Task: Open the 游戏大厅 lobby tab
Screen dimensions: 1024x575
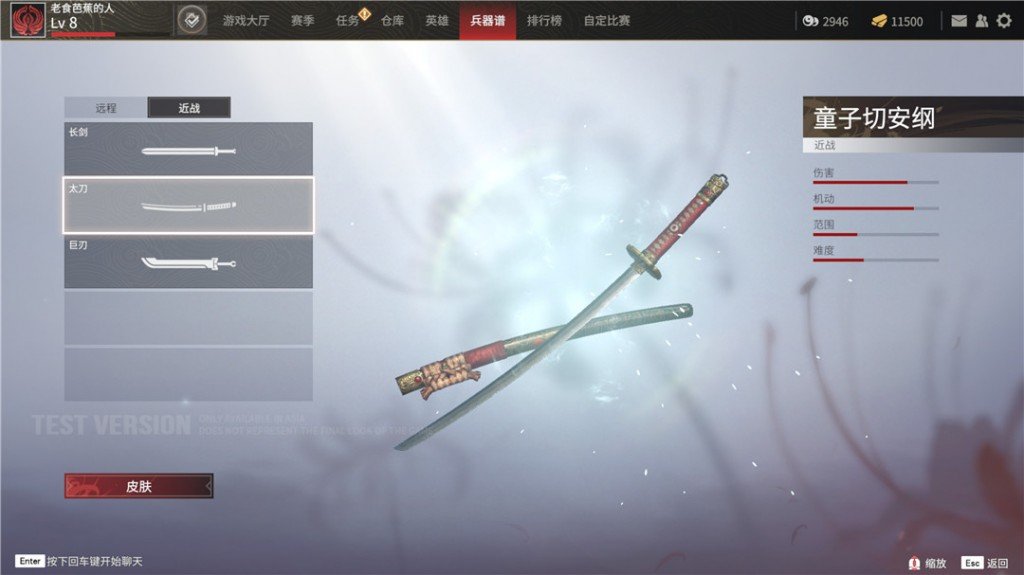Action: (x=245, y=21)
